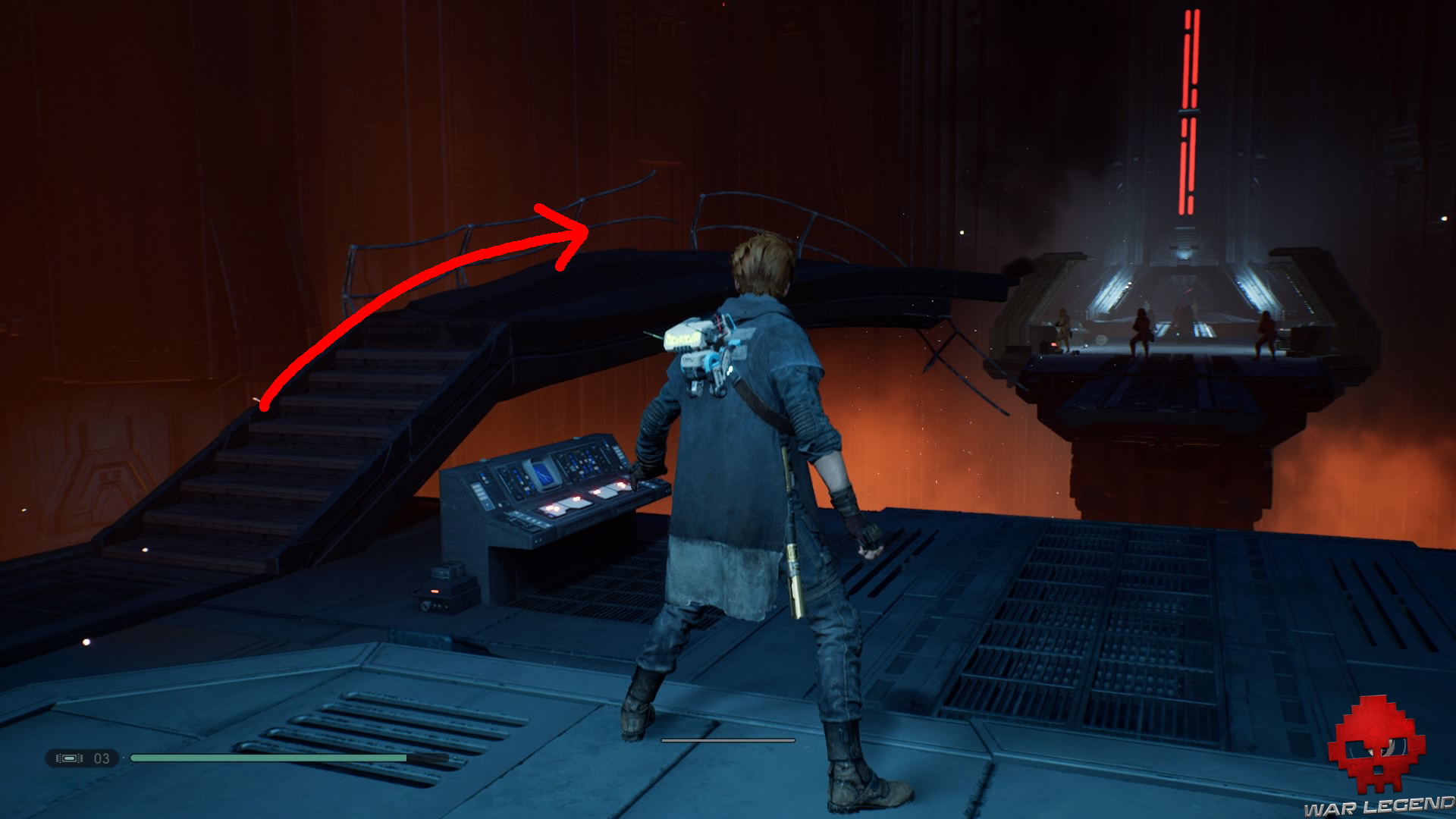The width and height of the screenshot is (1456, 819).
Task: Open the glowing blue console screen
Action: click(543, 474)
